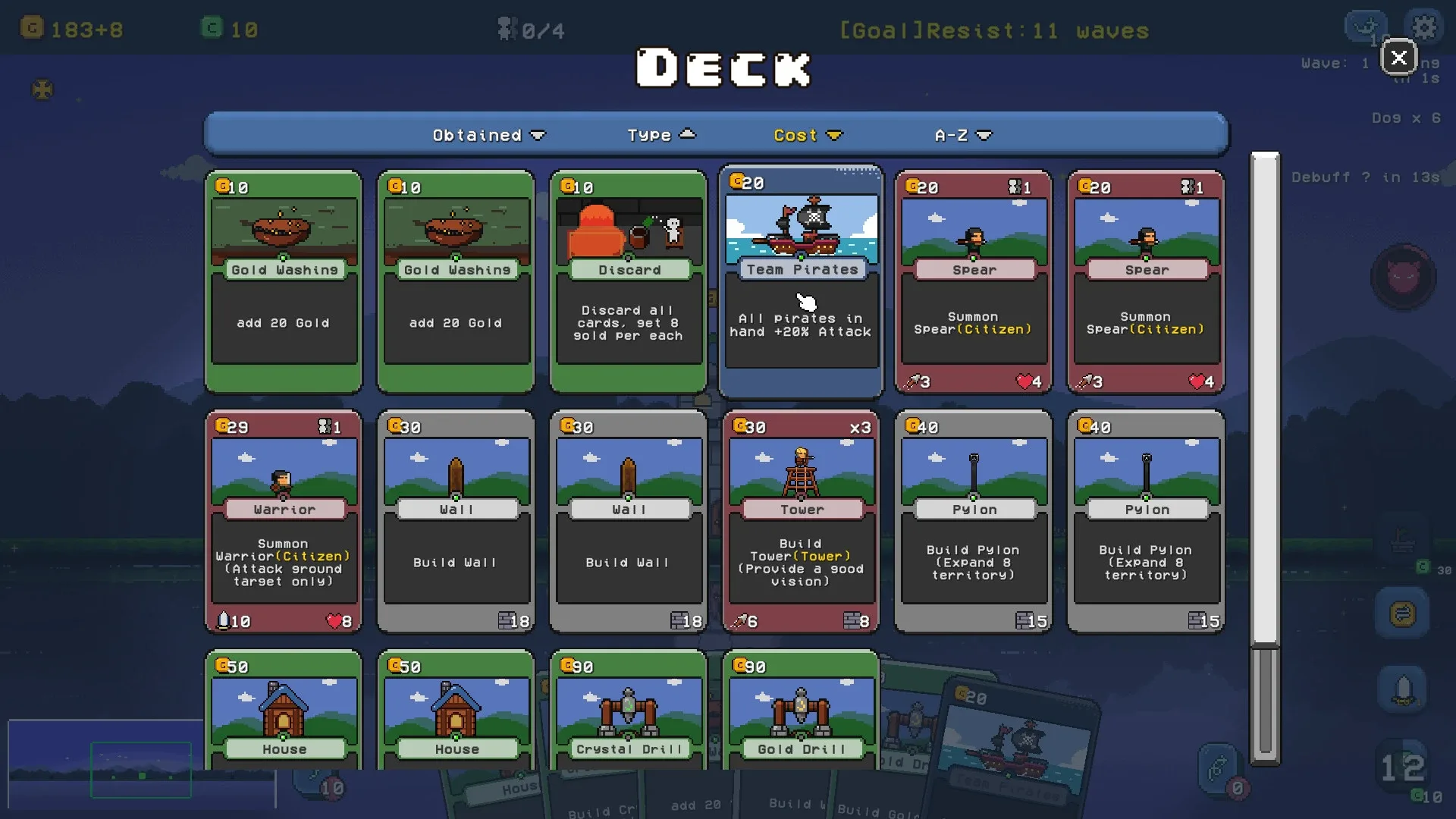Expand the Cost dropdown arrow

[835, 135]
